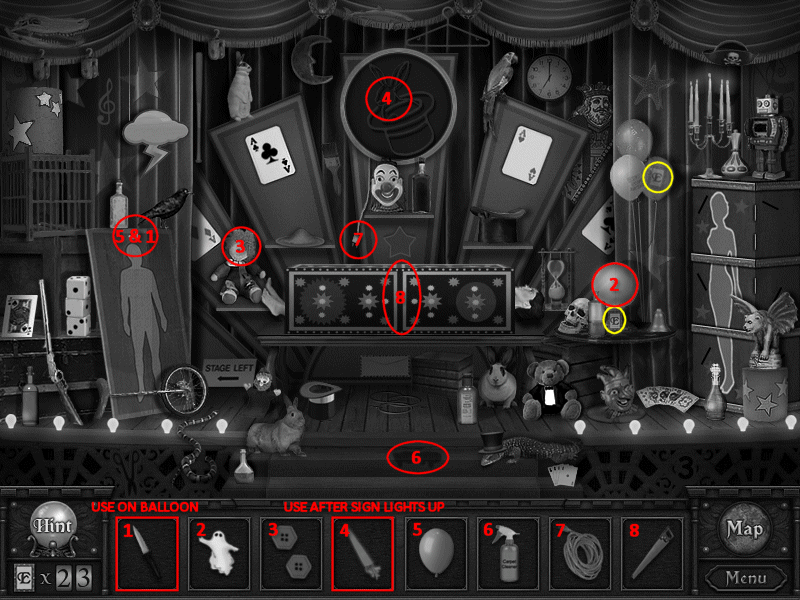Open the Map
800x600 pixels.
pyautogui.click(x=744, y=530)
